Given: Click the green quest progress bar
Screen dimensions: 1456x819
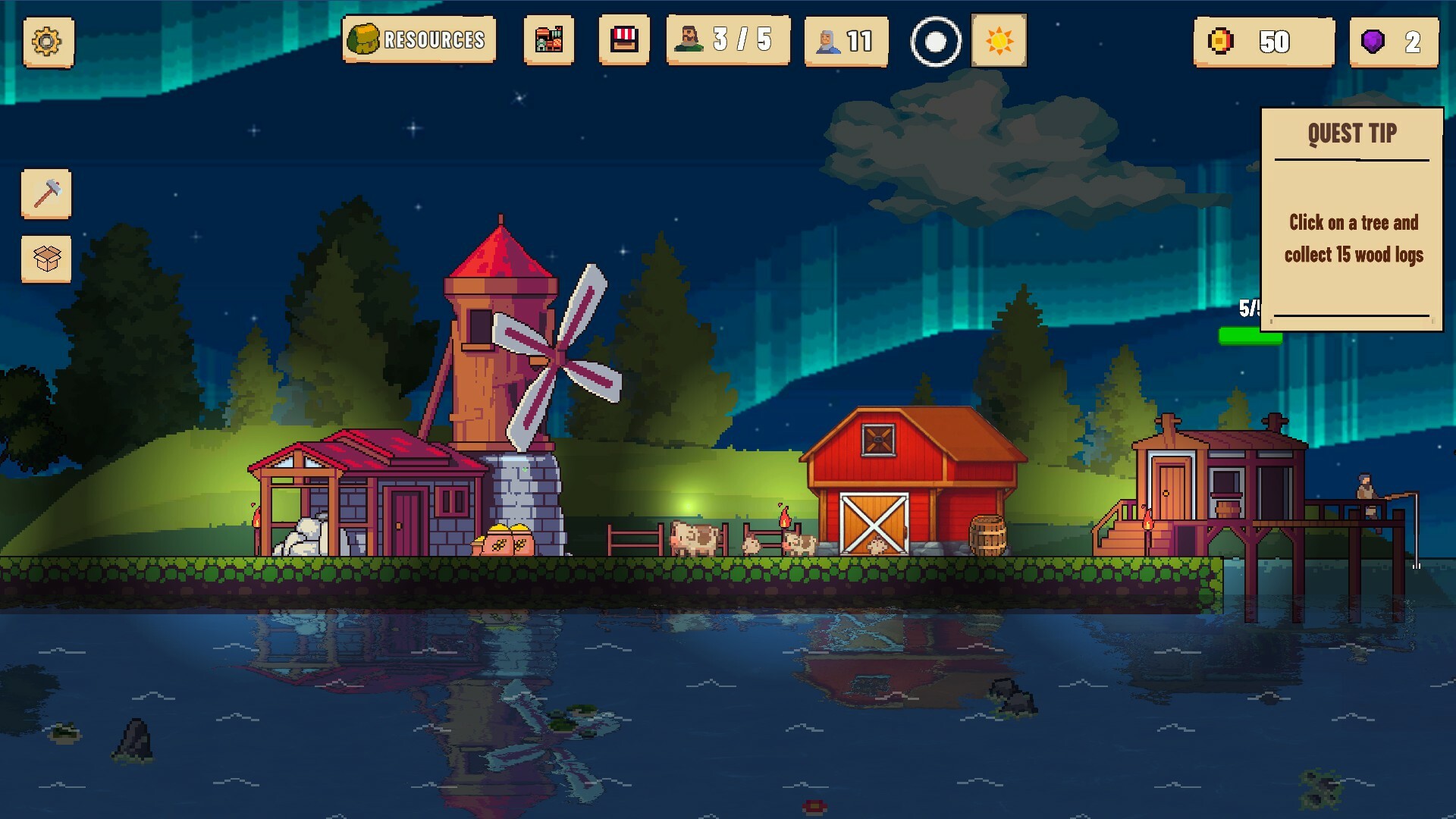Looking at the screenshot, I should tap(1252, 334).
